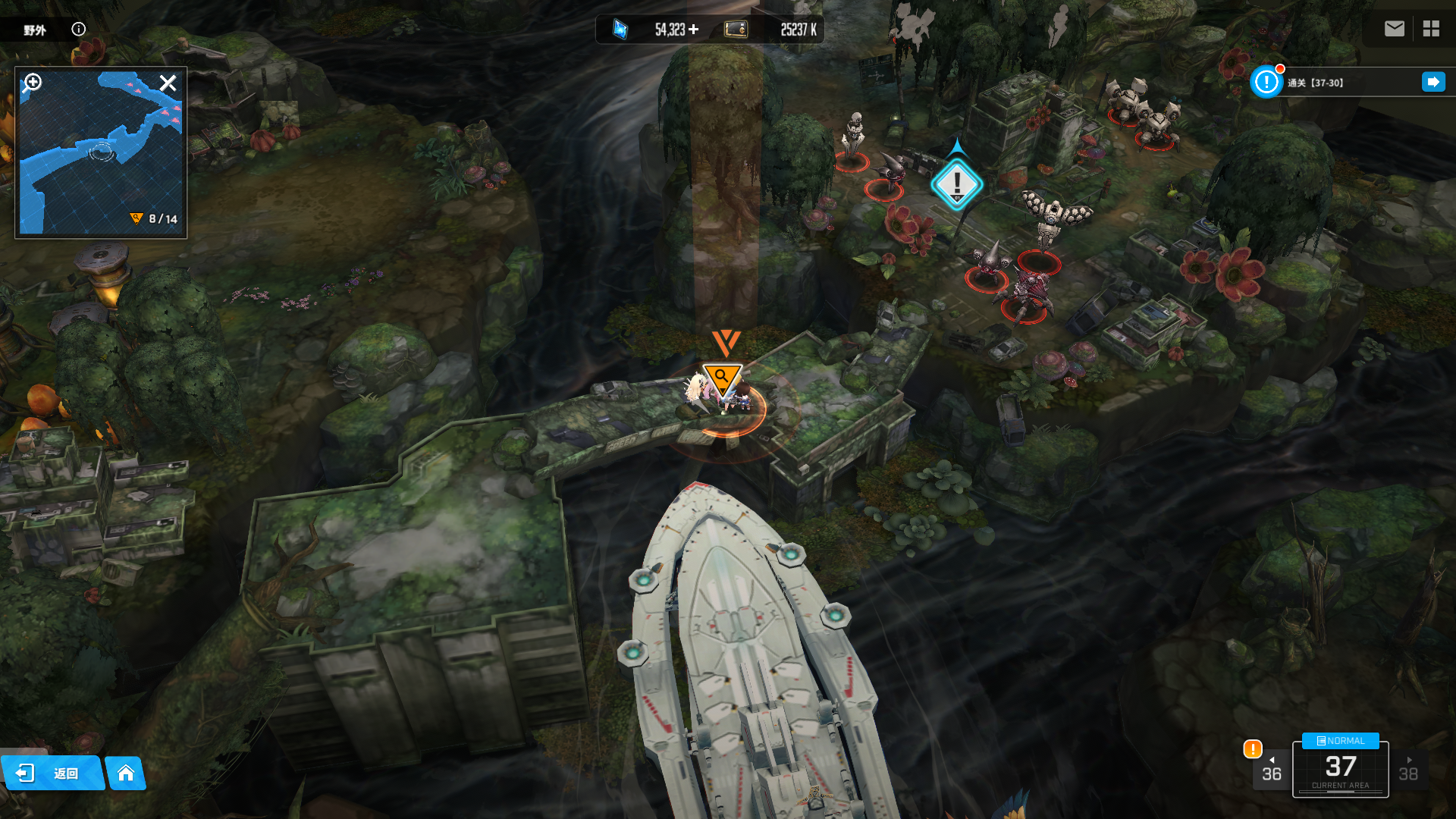This screenshot has height=819, width=1456.
Task: Toggle the NORMAL difficulty tab
Action: click(1340, 741)
